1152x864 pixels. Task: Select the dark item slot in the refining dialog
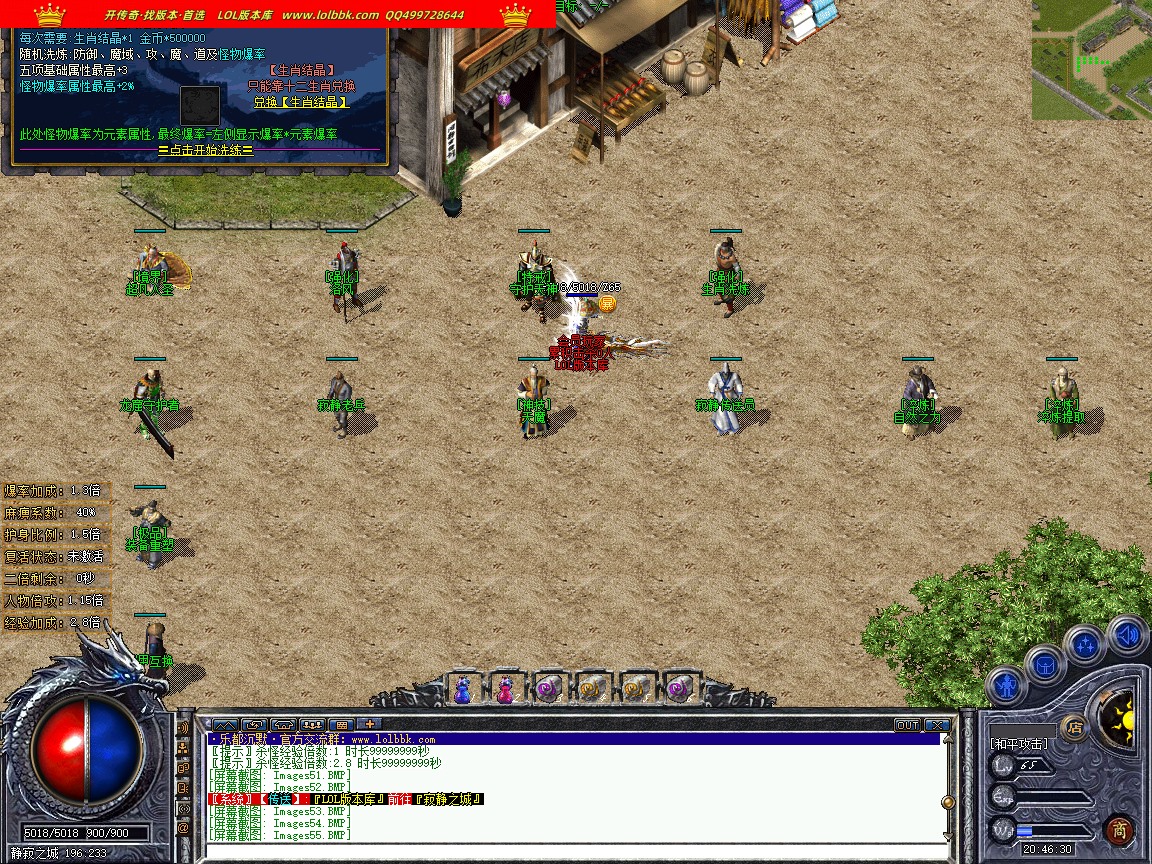(x=199, y=105)
